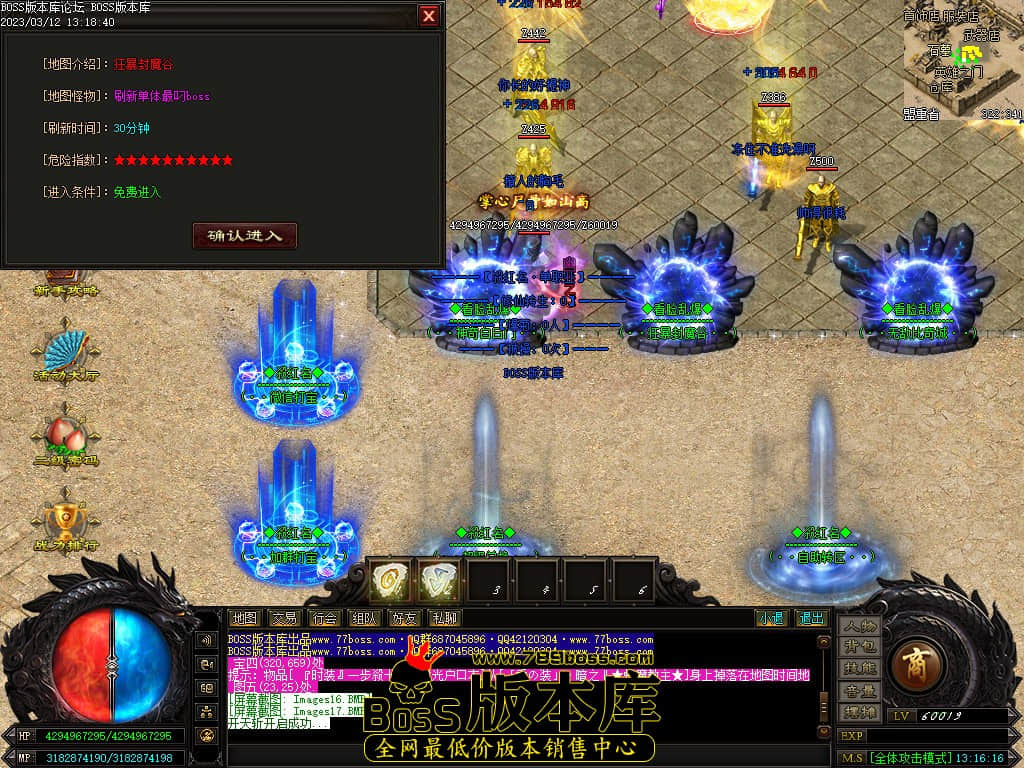Open the 技能 skills panel
Screen dimensions: 1024x768
(859, 668)
